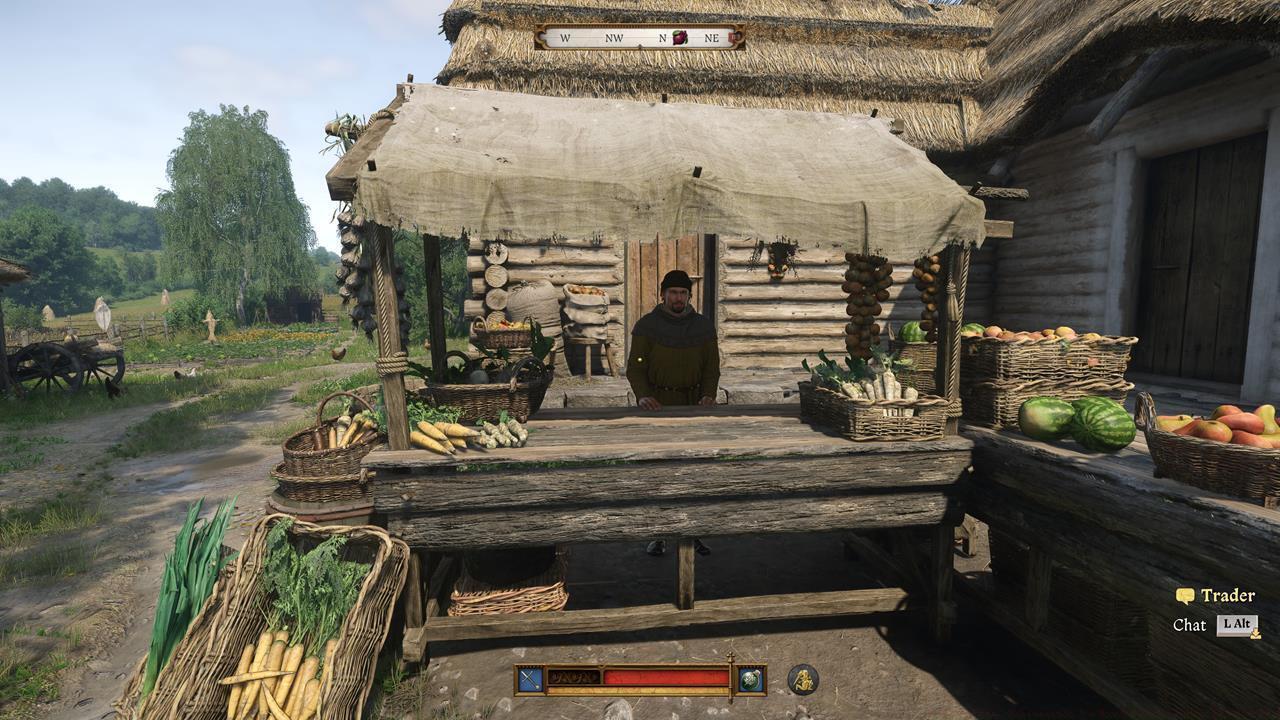The height and width of the screenshot is (720, 1280).
Task: Click the N marker to toggle compass focus
Action: click(x=661, y=36)
